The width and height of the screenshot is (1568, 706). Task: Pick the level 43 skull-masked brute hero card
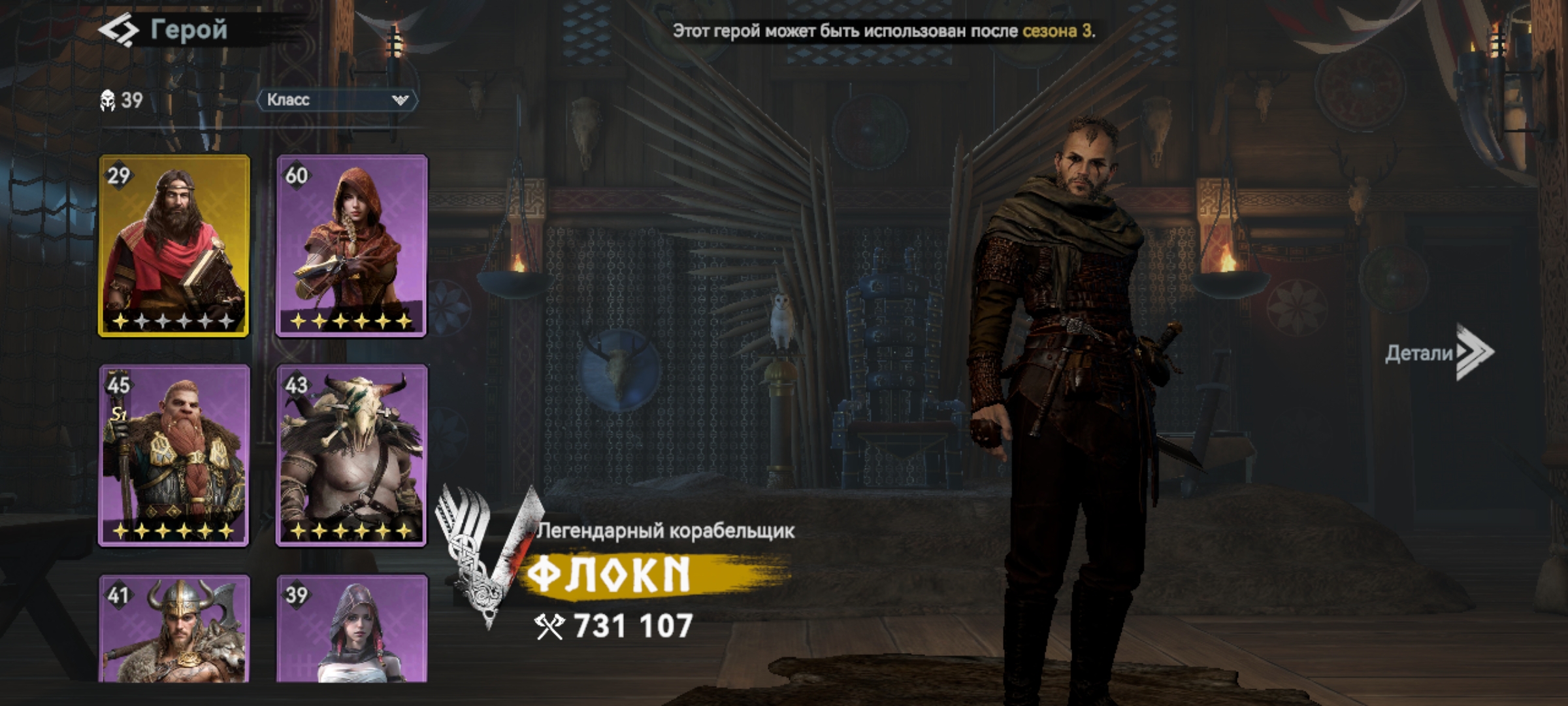click(351, 455)
